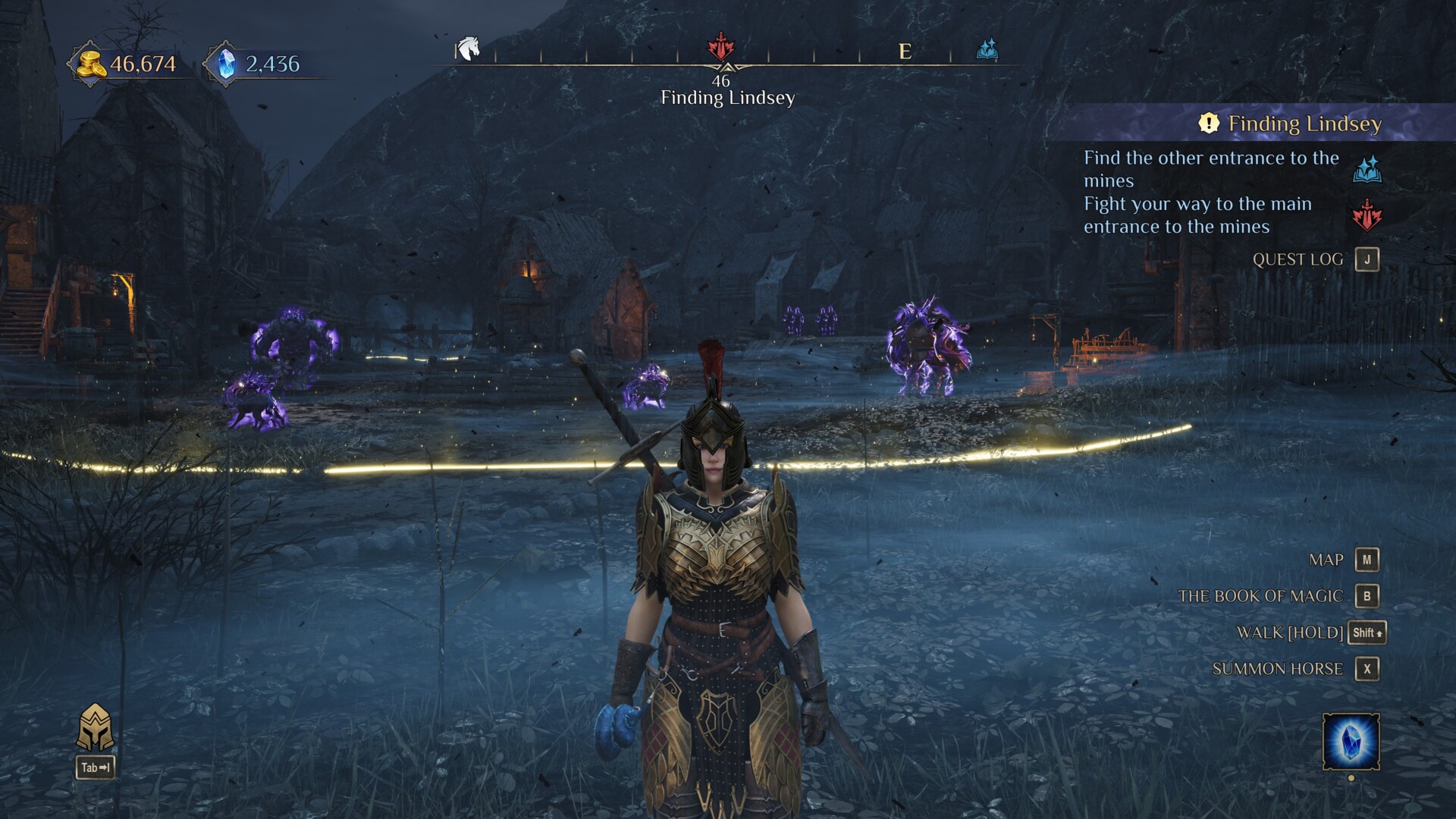
Task: Select the blue mines entrance objective icon
Action: [x=1367, y=170]
